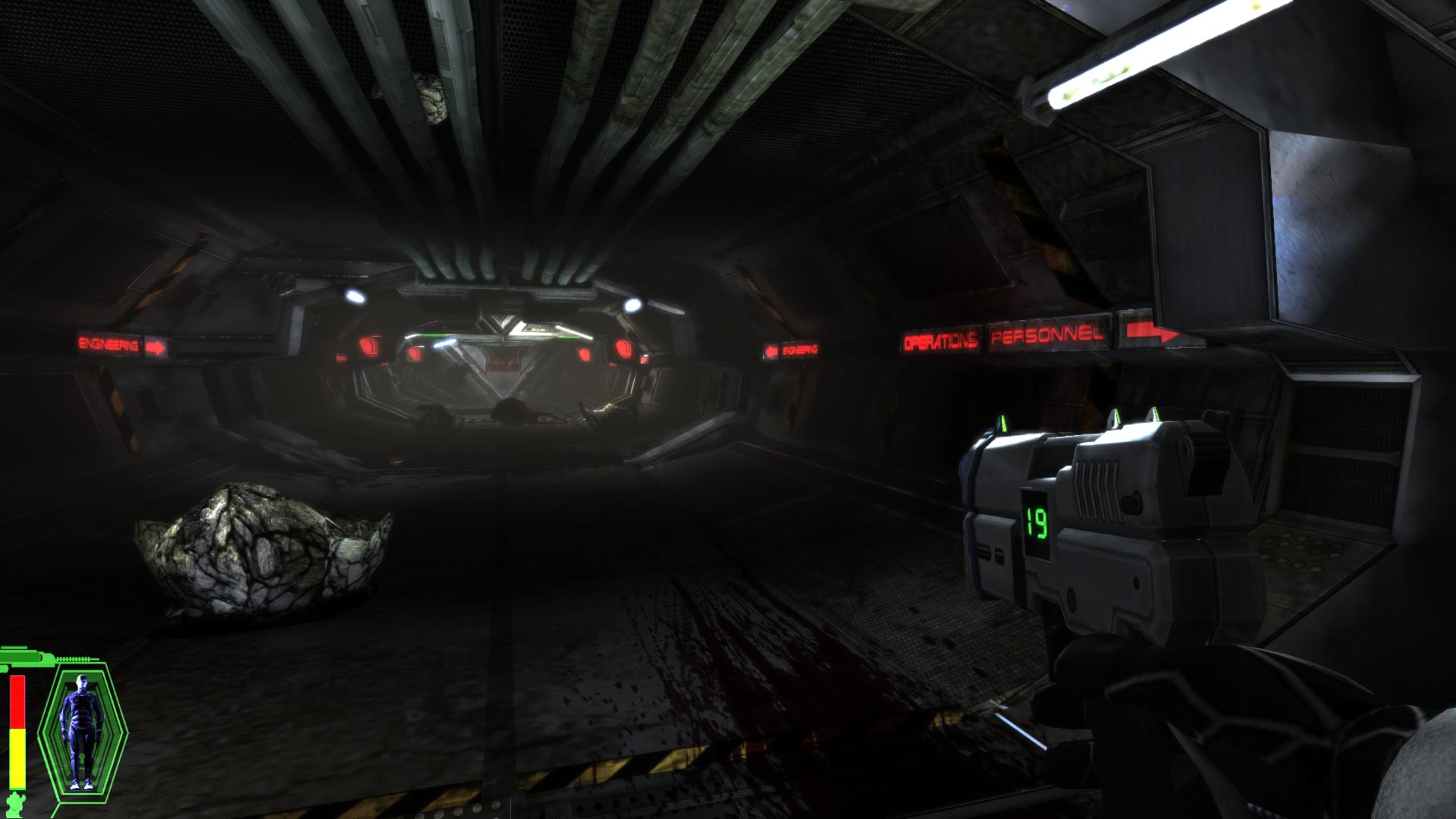This screenshot has height=819, width=1456.
Task: Click the green grenade icon below the health bar
Action: click(x=15, y=804)
